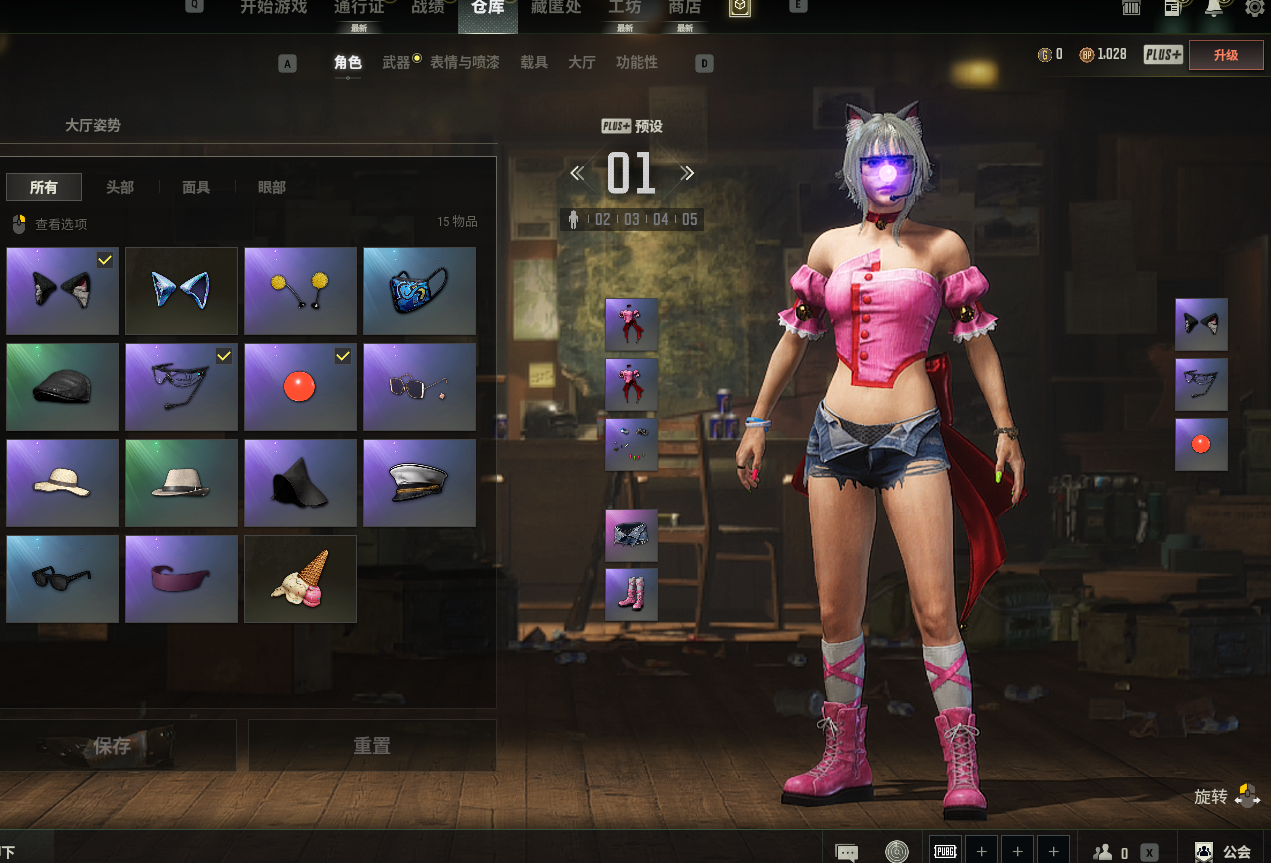Reset the outfit with 重置

(x=372, y=746)
